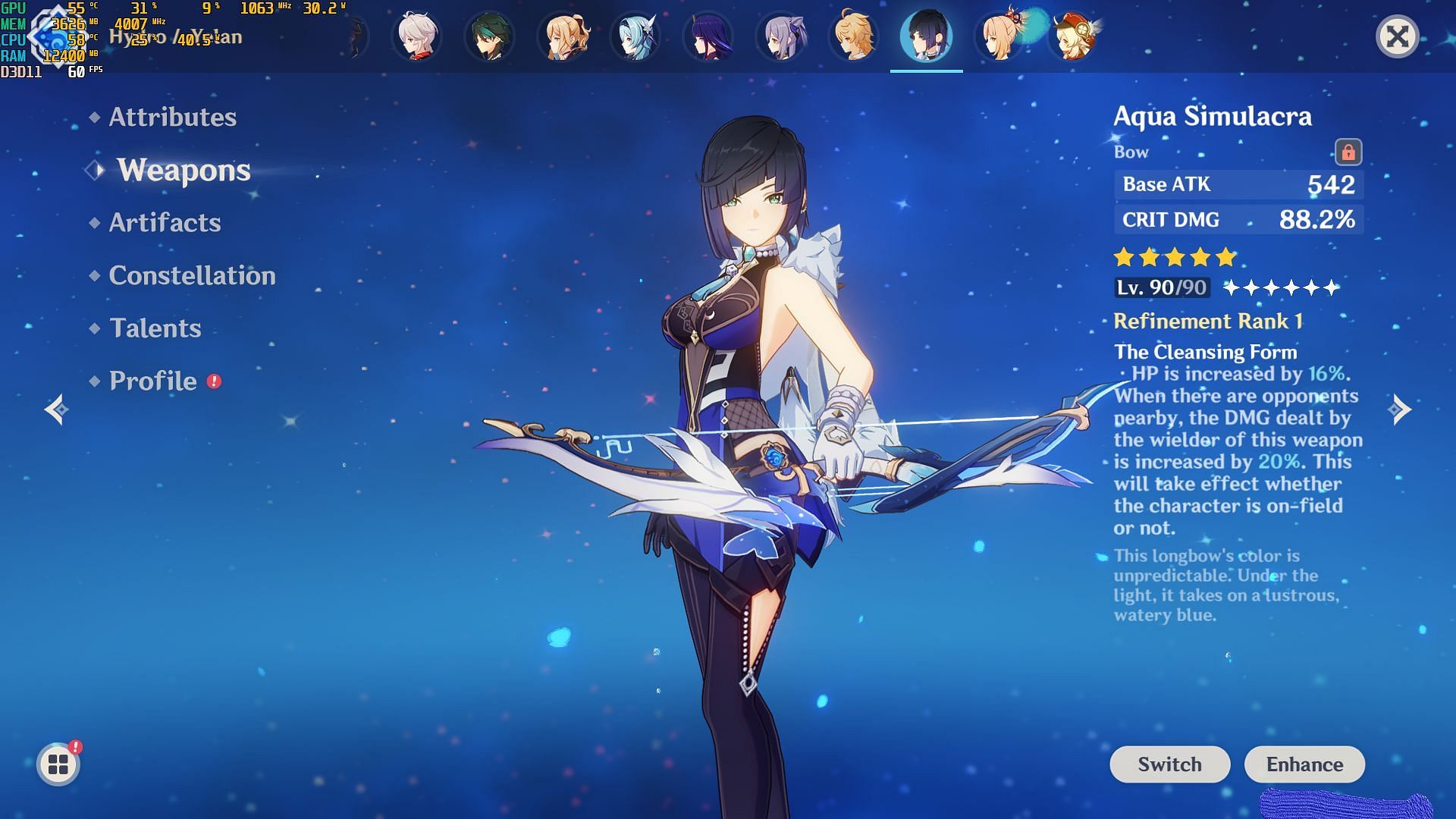Click the Switch weapon button
1456x819 pixels.
[1169, 764]
